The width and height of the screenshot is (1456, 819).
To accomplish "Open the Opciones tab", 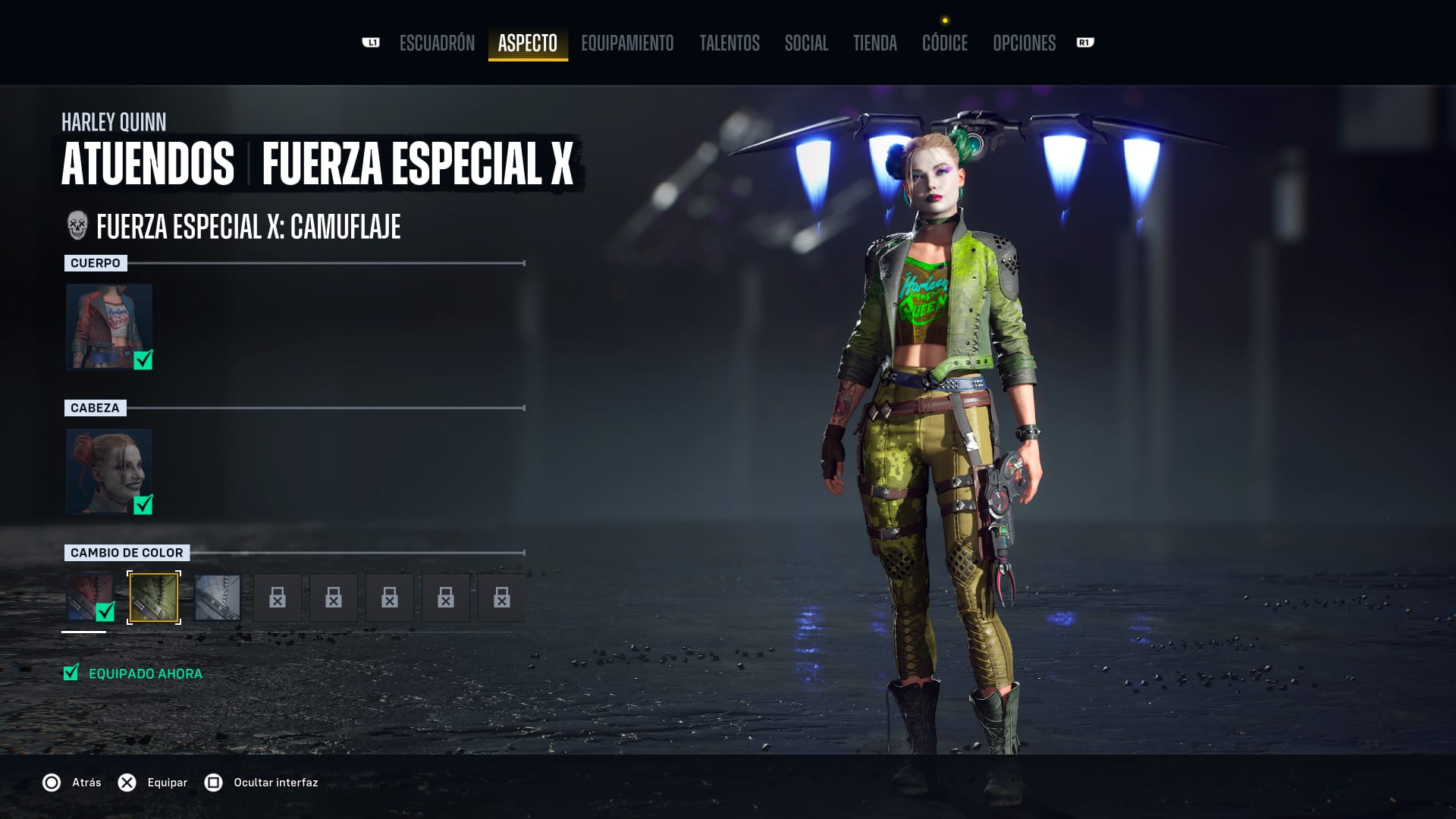I will point(1024,43).
